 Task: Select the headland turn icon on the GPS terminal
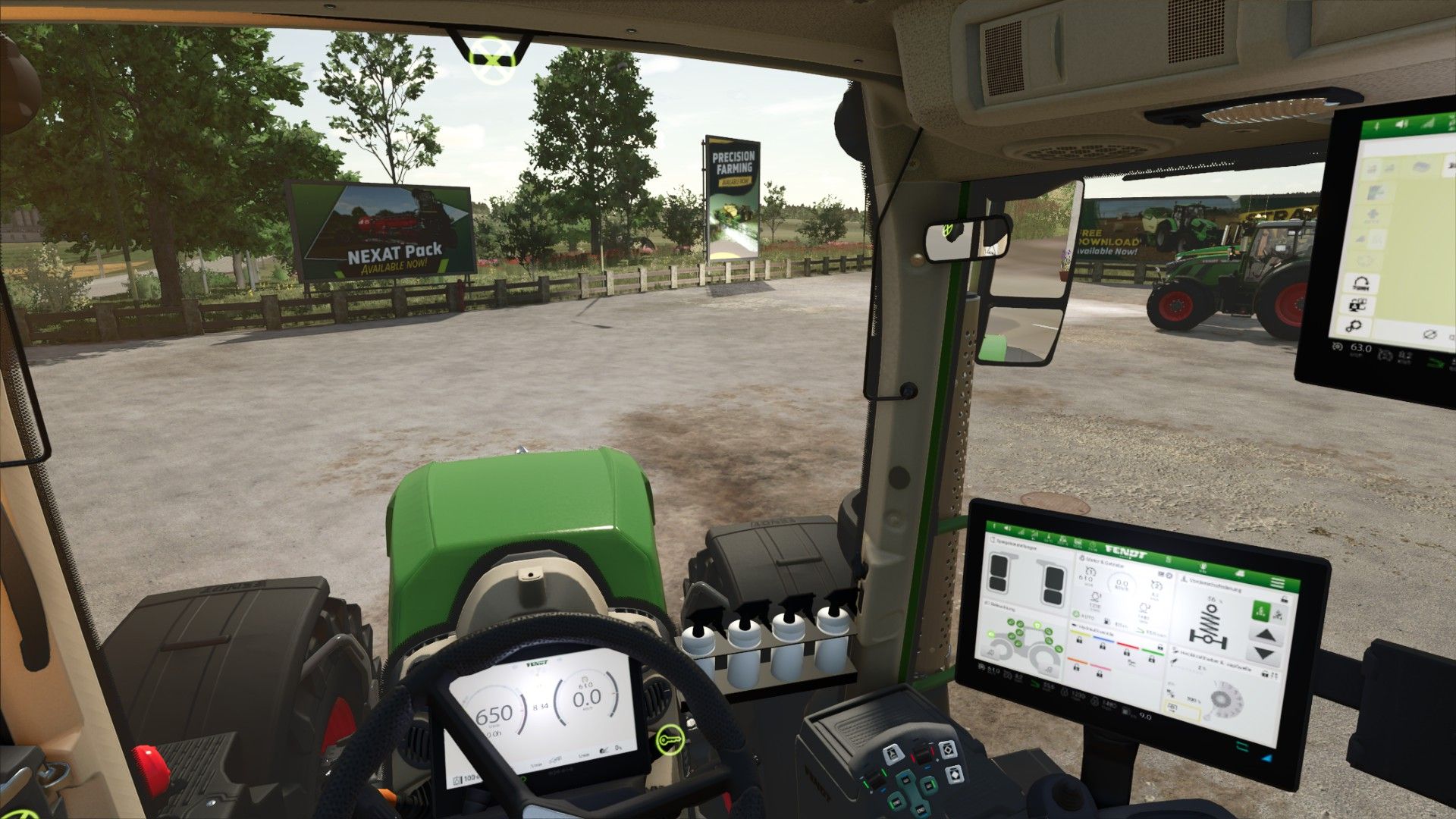(x=1361, y=282)
